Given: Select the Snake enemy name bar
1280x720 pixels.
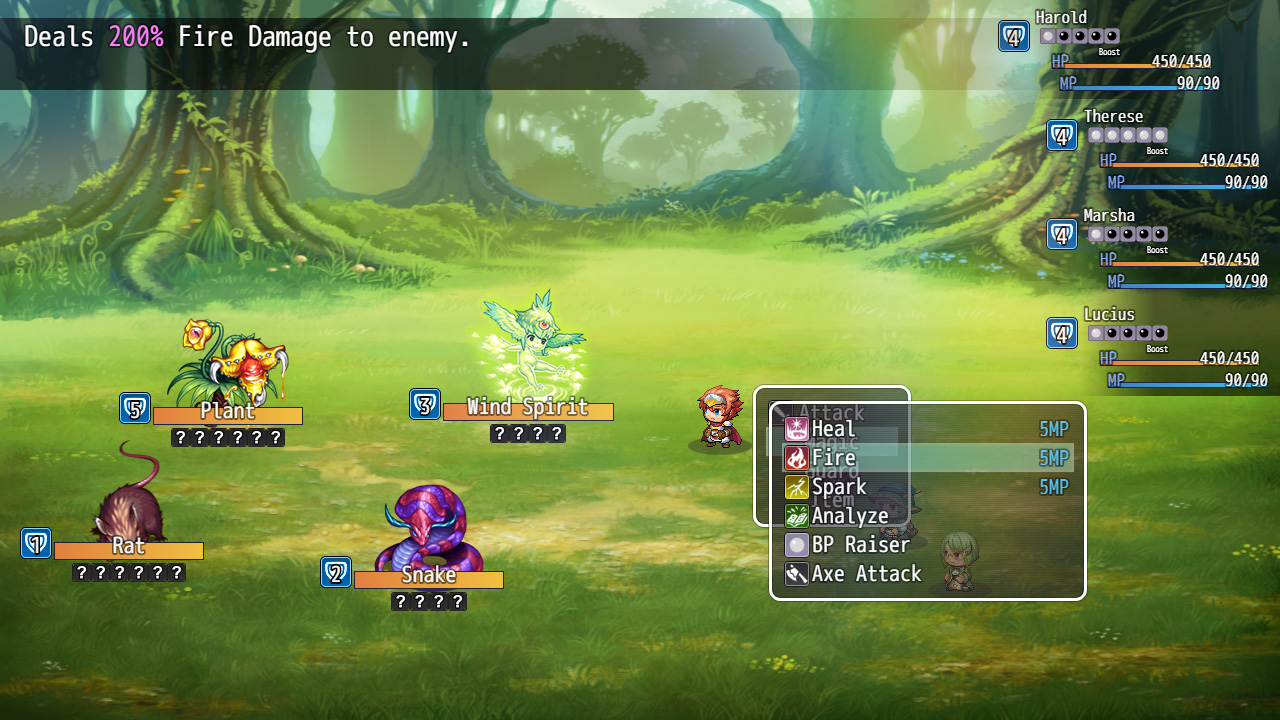Looking at the screenshot, I should [x=430, y=576].
